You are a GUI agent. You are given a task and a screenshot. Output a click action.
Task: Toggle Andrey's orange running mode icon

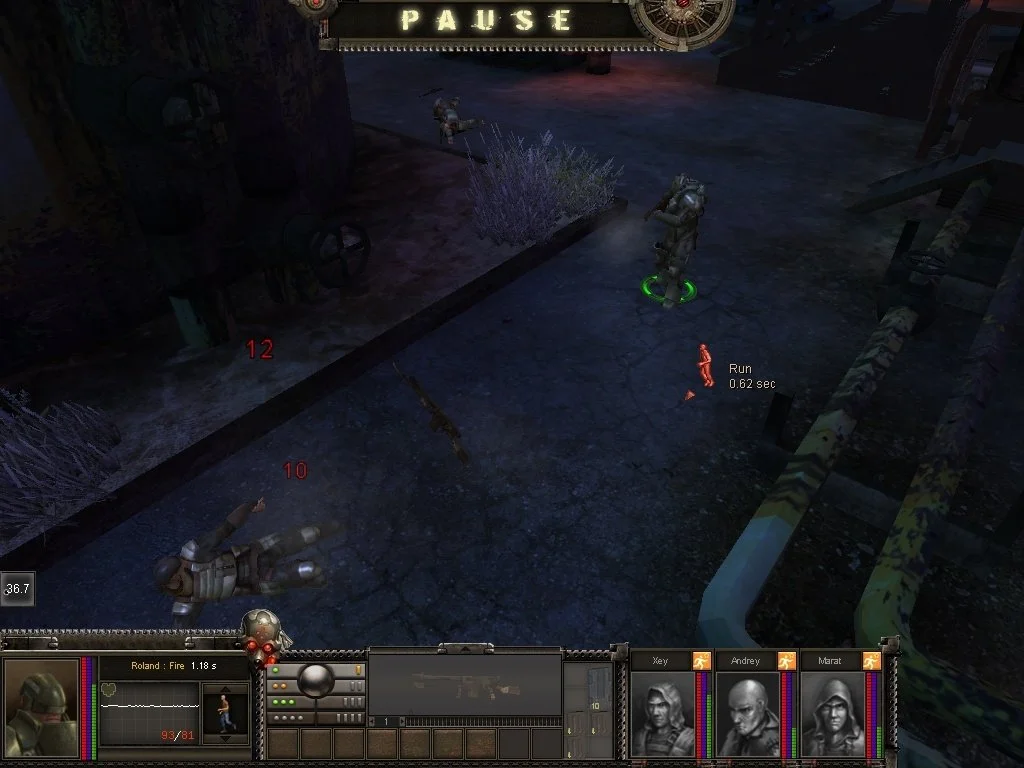[x=787, y=661]
